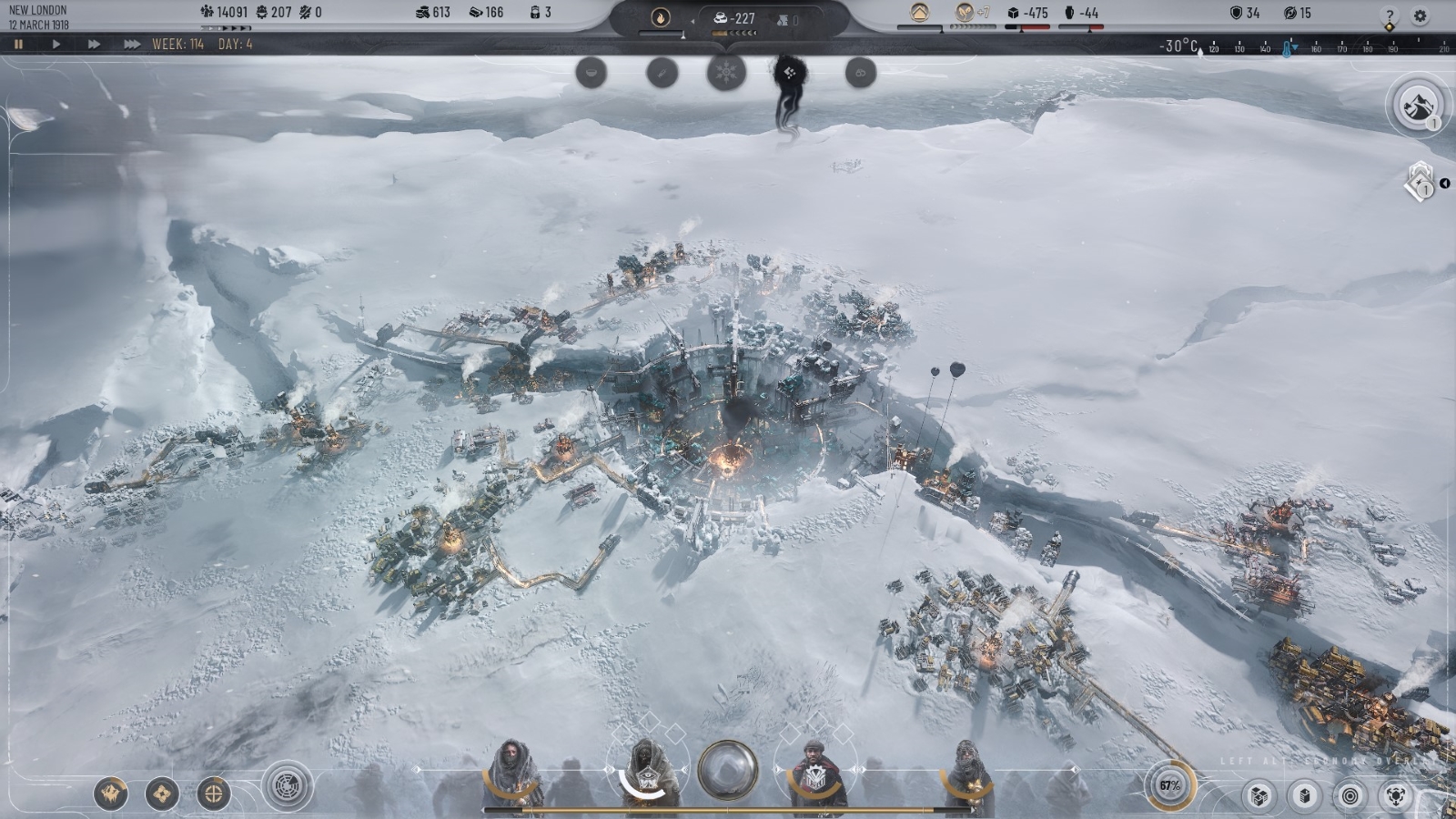1456x819 pixels.
Task: Open the circular Idea Tree button
Action: pos(288,784)
